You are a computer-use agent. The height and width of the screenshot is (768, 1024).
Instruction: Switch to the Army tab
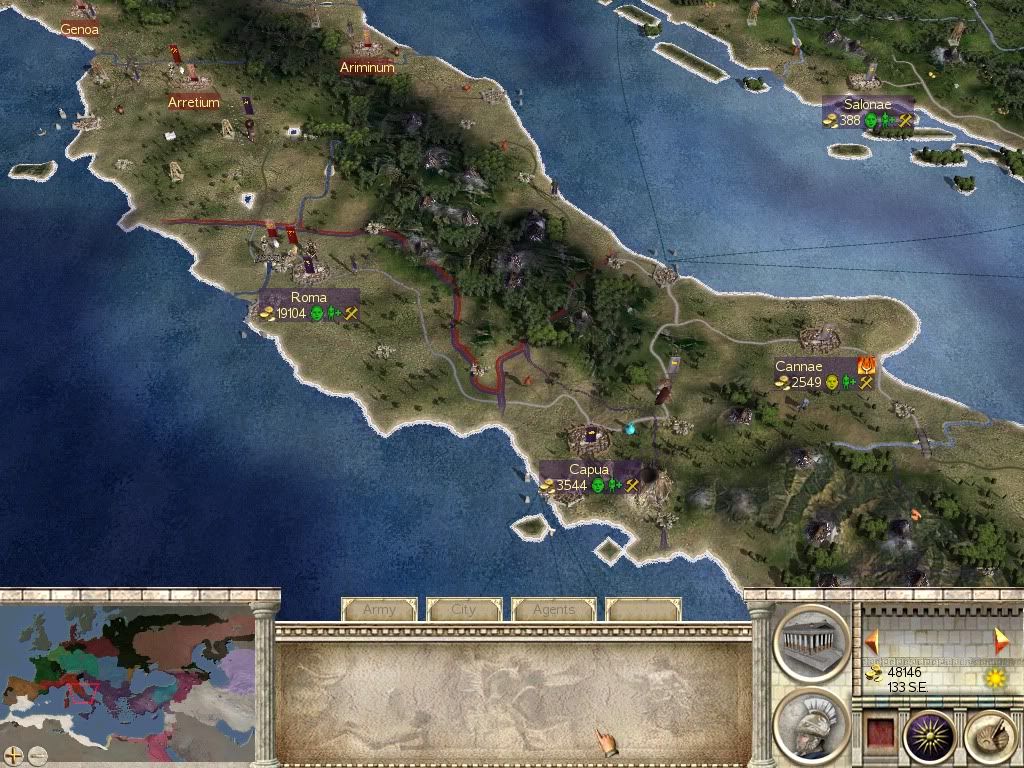pos(379,609)
